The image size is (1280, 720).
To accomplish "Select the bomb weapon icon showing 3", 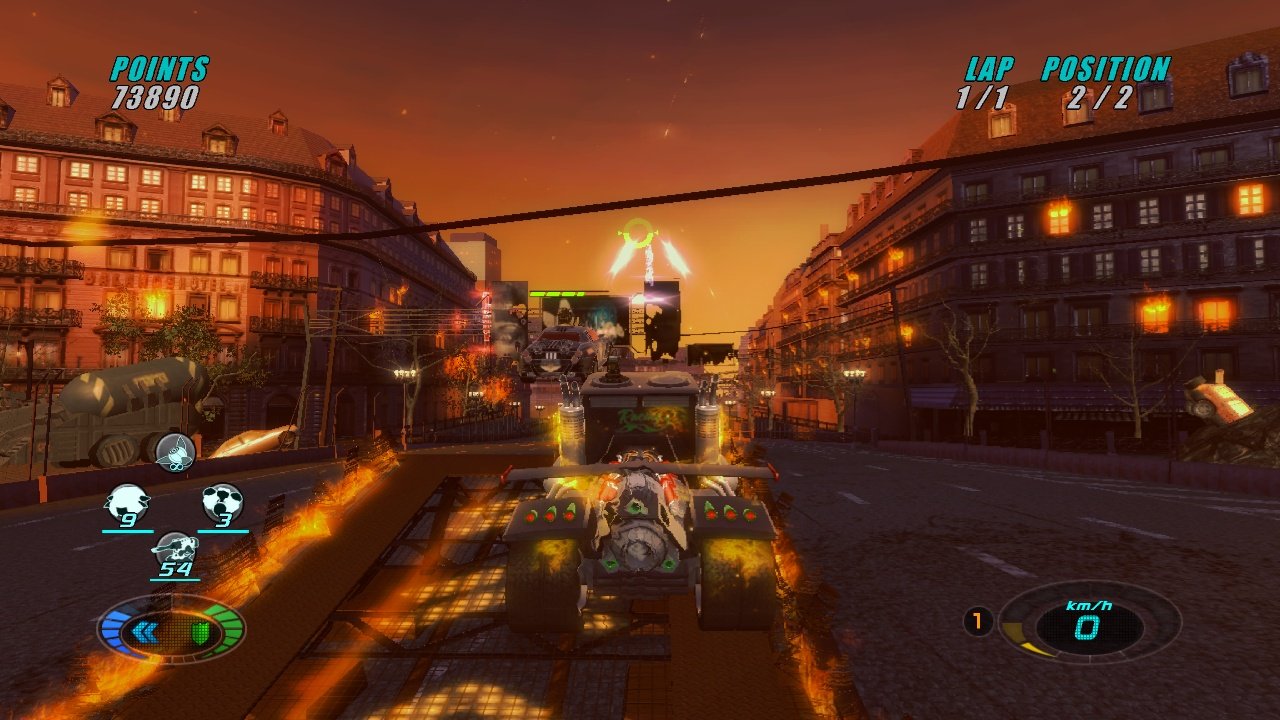I will 224,498.
